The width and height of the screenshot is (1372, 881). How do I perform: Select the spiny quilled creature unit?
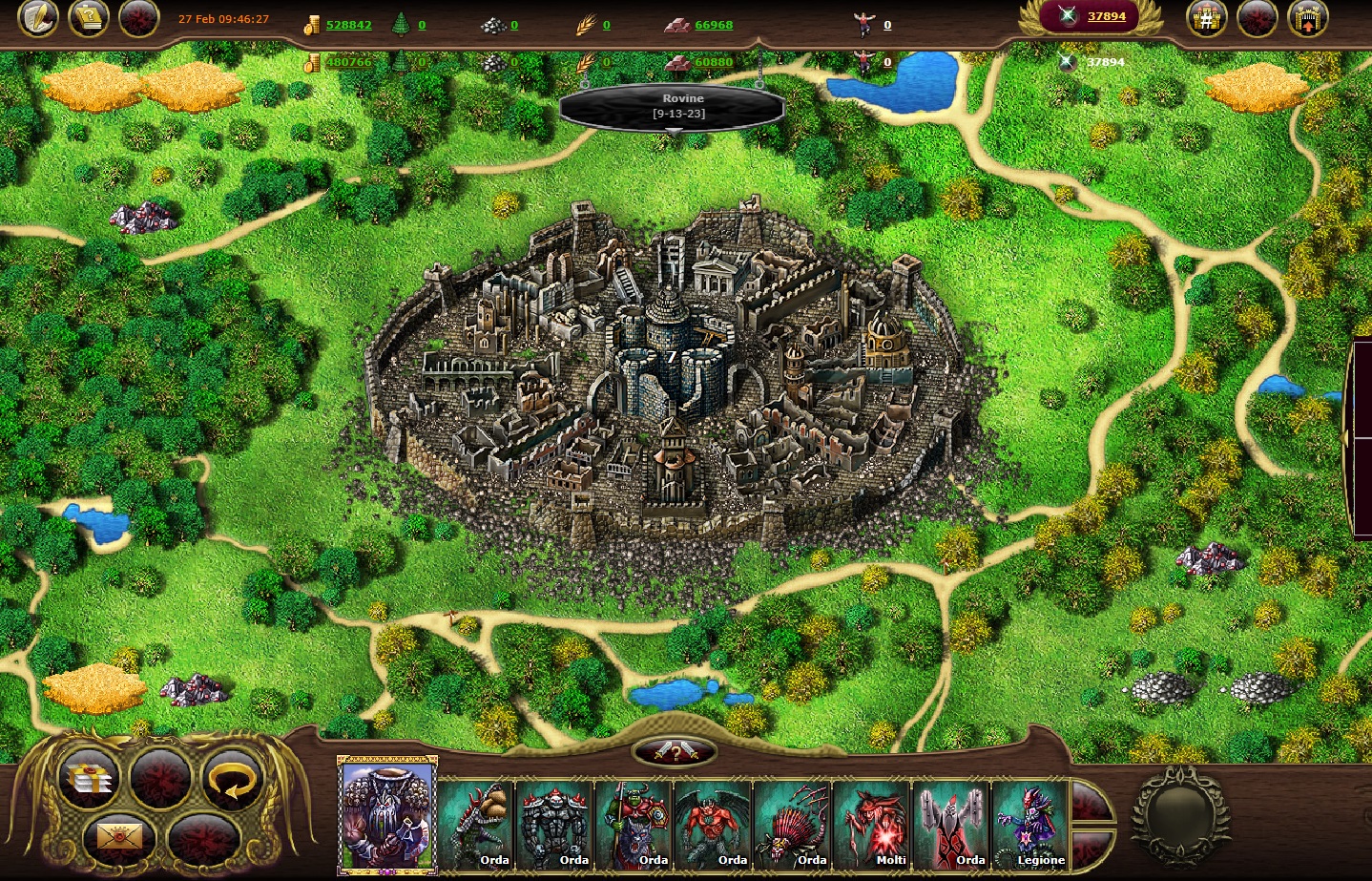793,824
